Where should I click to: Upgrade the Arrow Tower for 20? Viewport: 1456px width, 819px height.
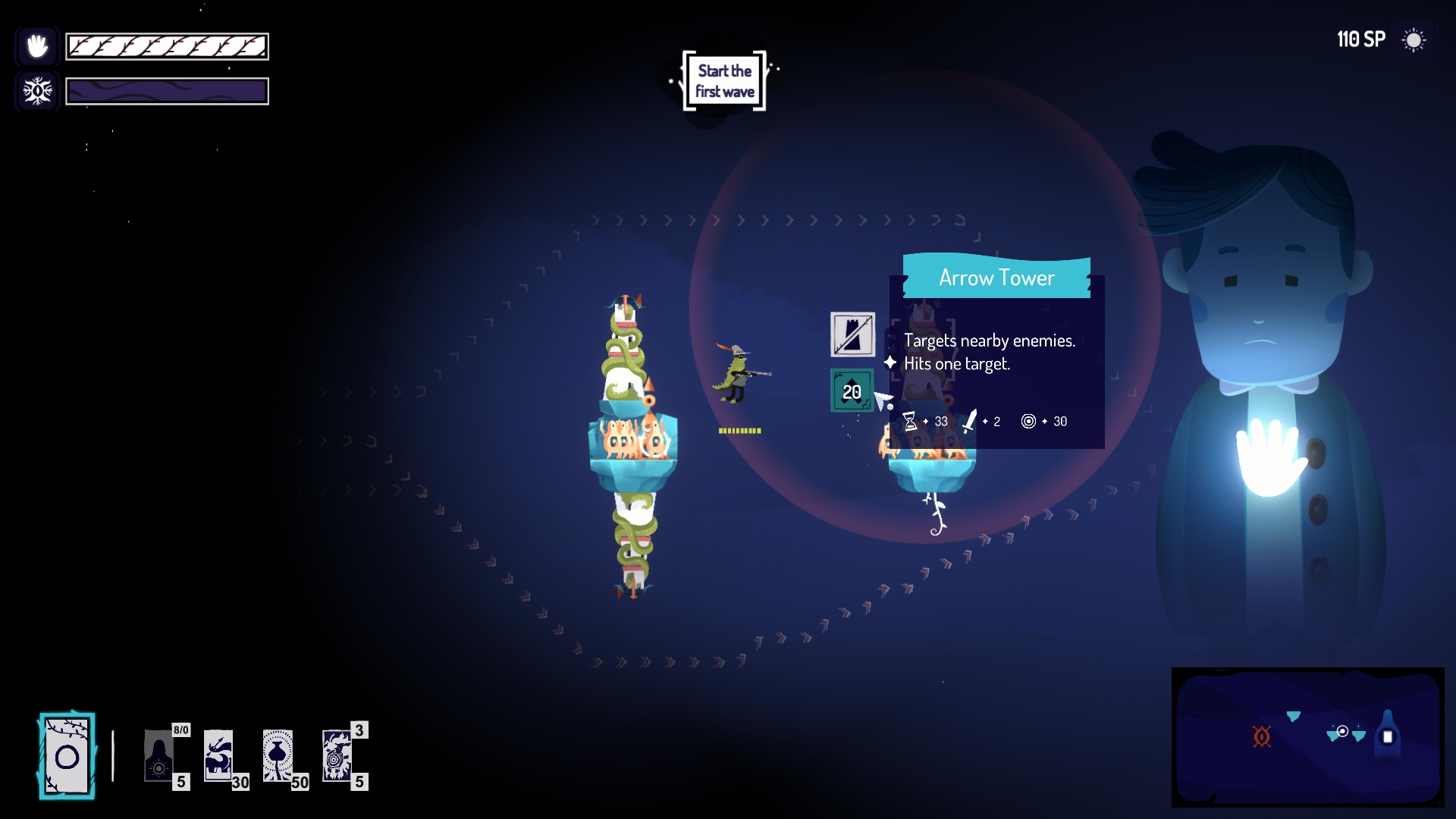852,391
